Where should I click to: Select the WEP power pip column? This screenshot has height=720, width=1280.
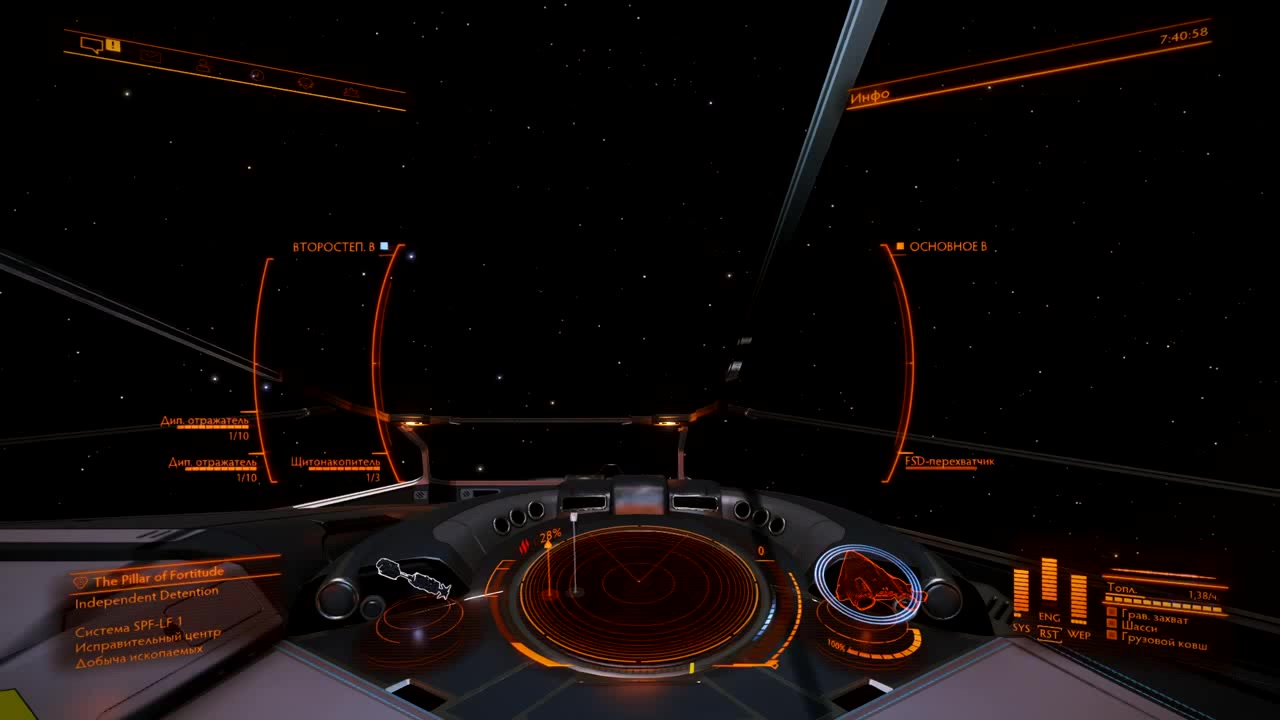[1078, 599]
